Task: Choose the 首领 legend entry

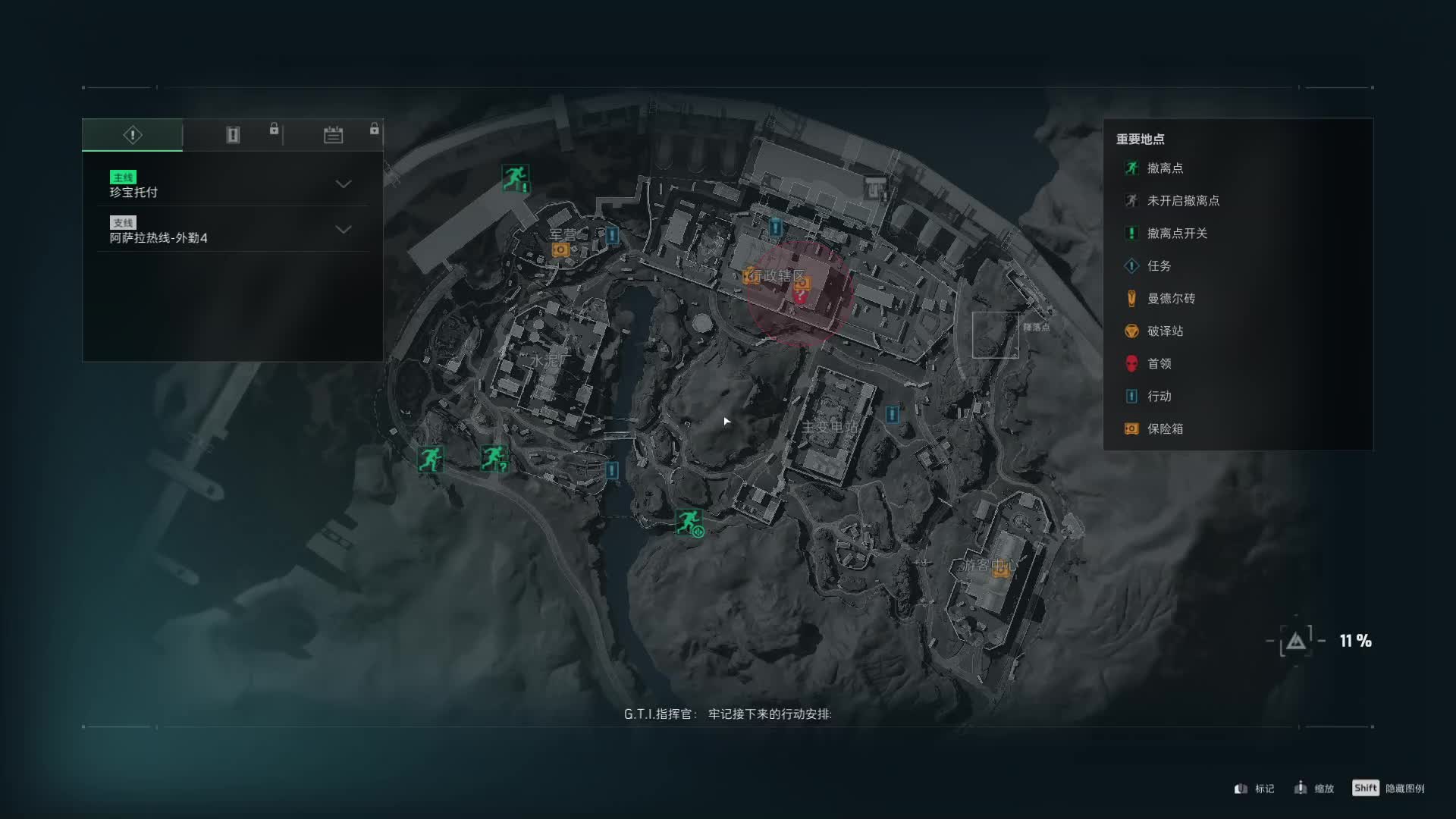Action: click(1159, 364)
